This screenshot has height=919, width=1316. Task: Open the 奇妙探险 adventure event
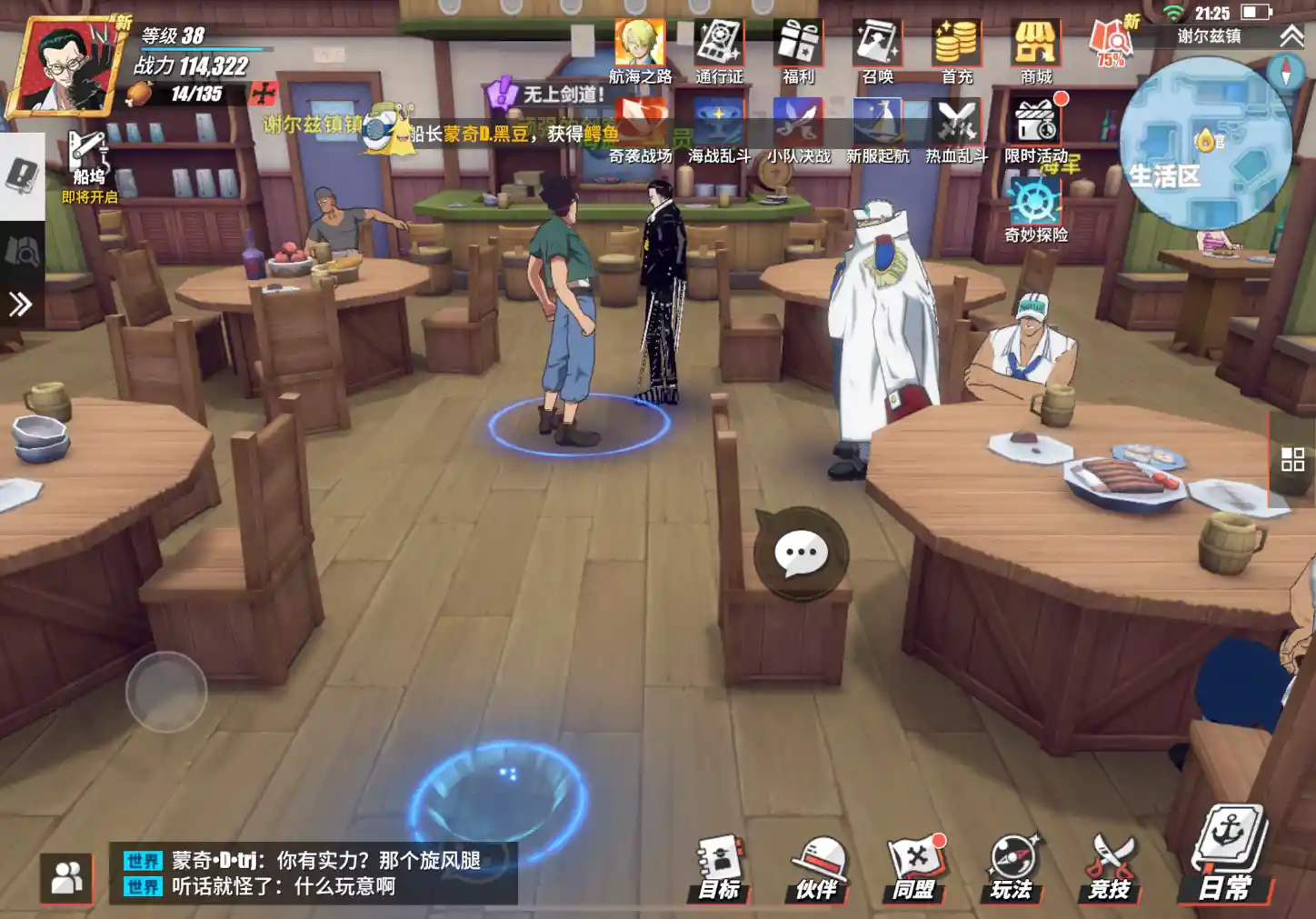[x=1035, y=209]
